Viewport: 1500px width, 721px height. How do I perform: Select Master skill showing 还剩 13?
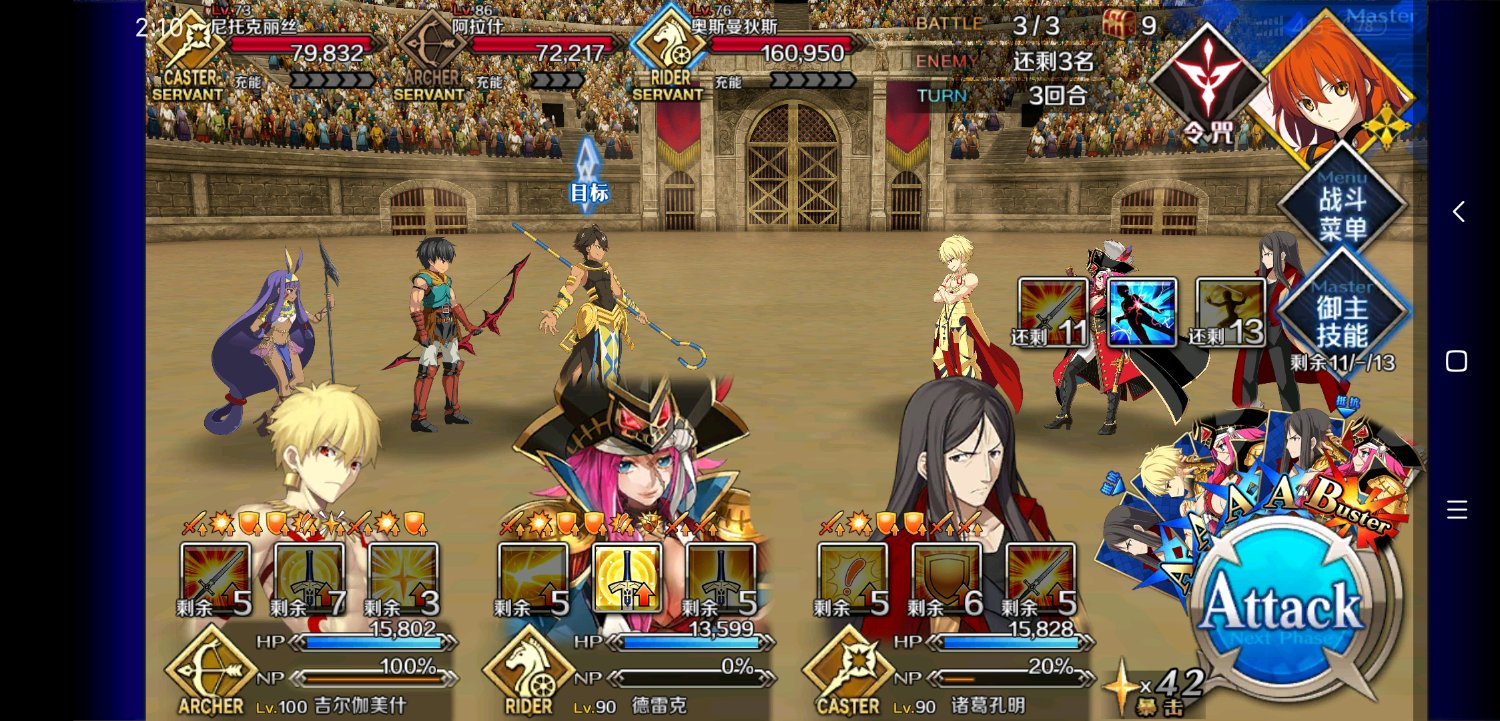tap(1231, 312)
